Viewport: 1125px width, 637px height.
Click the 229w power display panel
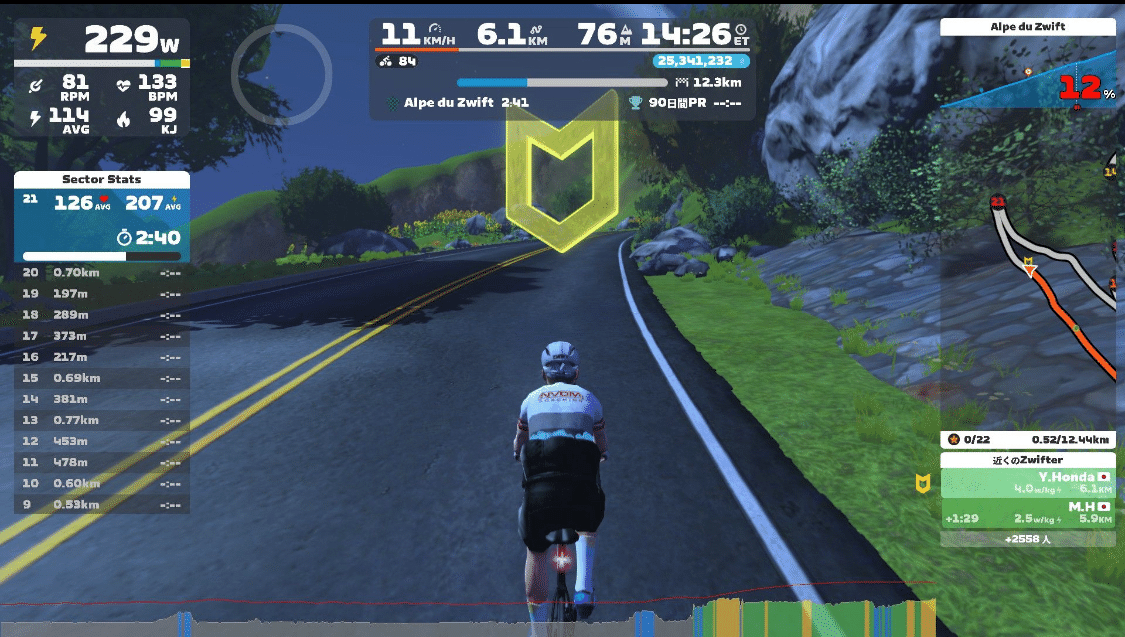coord(101,40)
